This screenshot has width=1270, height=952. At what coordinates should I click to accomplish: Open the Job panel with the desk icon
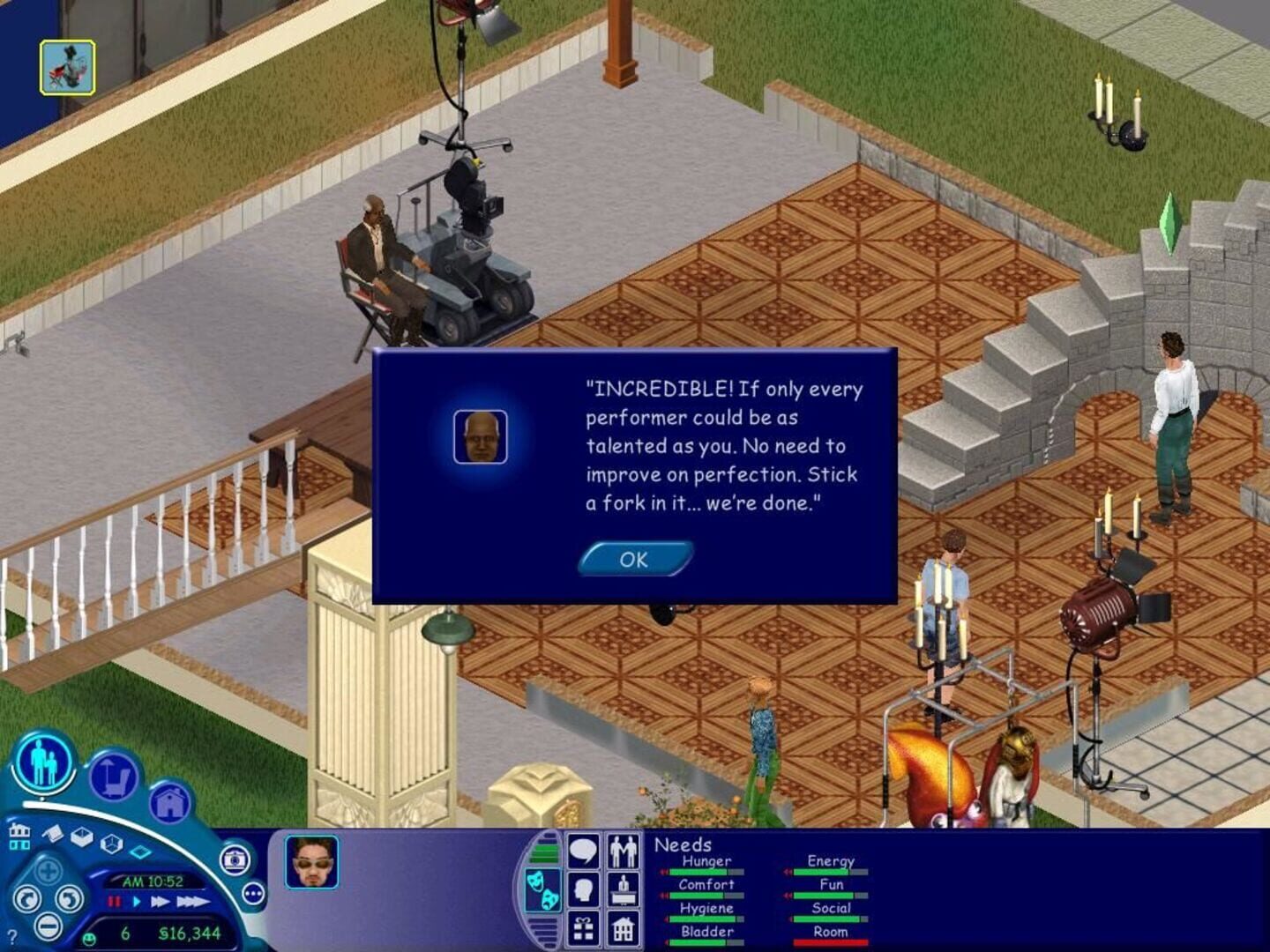pos(623,889)
